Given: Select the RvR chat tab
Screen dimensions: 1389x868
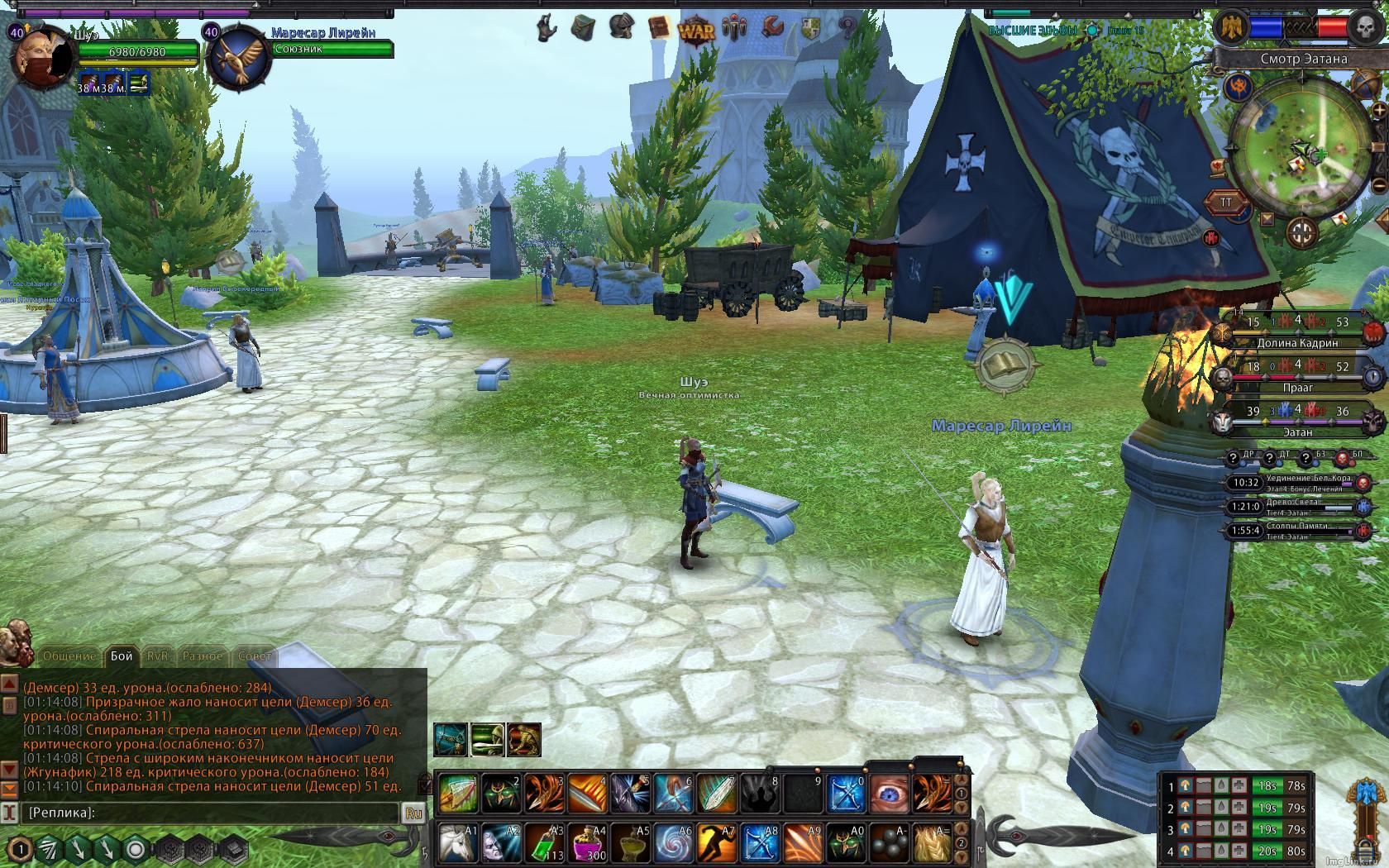Looking at the screenshot, I should pos(157,656).
